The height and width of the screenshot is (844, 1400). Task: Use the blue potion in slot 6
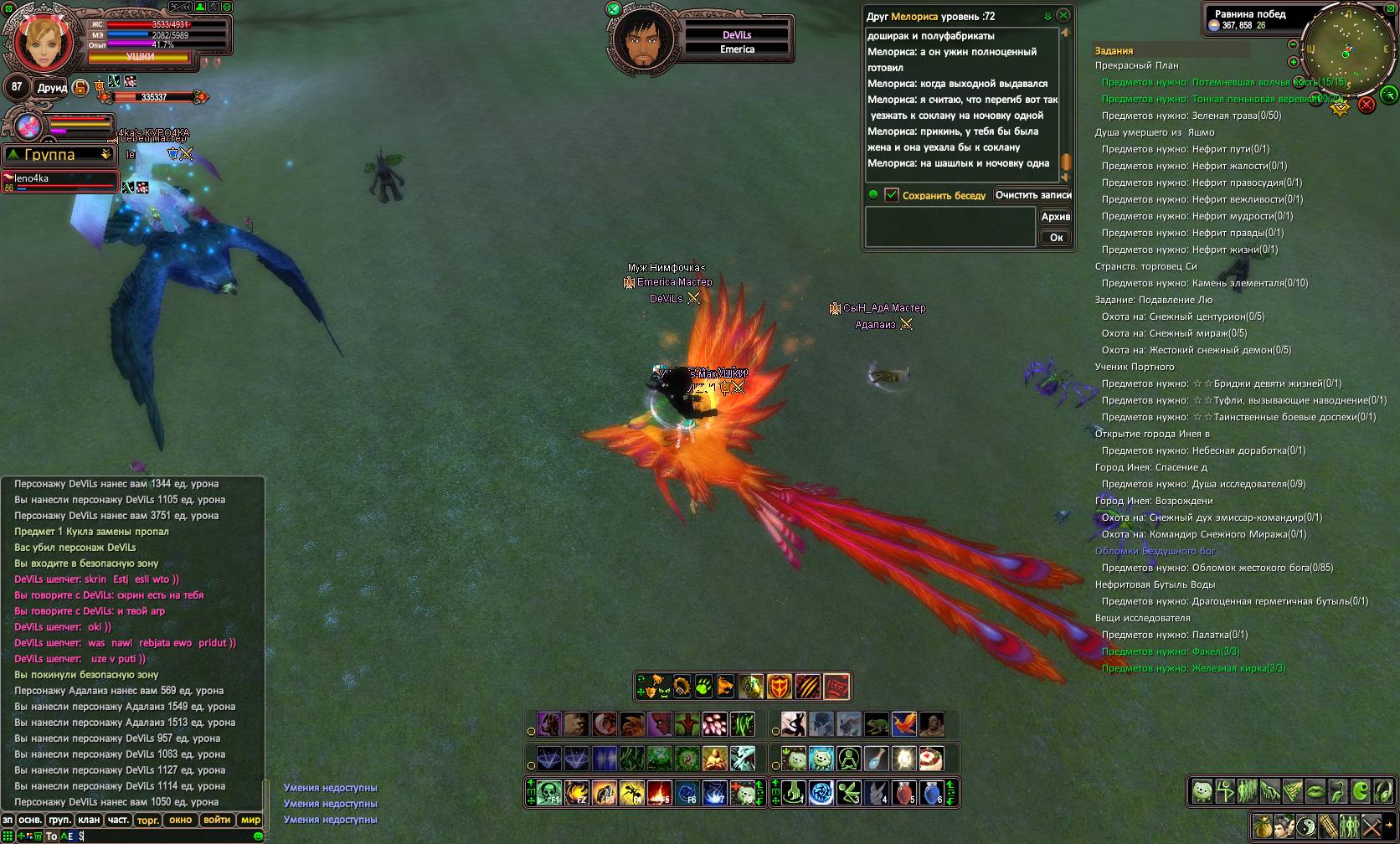[930, 792]
